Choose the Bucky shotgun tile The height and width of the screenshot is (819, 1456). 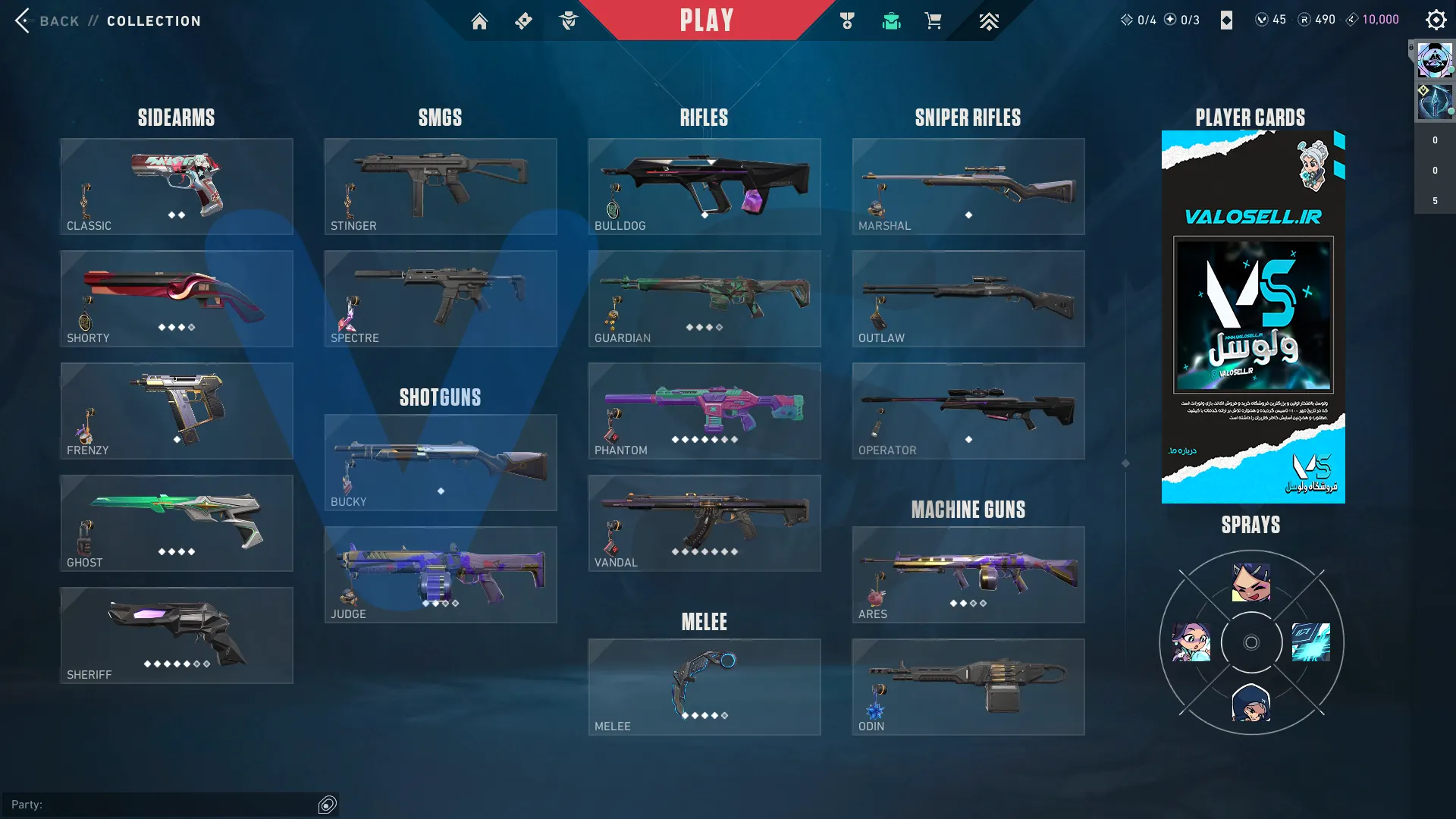[x=441, y=463]
